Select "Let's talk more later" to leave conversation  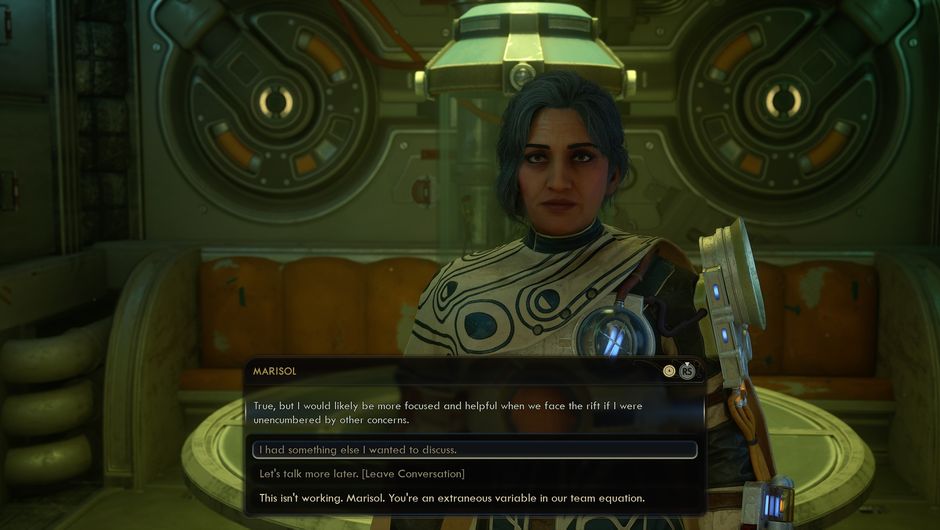[362, 474]
